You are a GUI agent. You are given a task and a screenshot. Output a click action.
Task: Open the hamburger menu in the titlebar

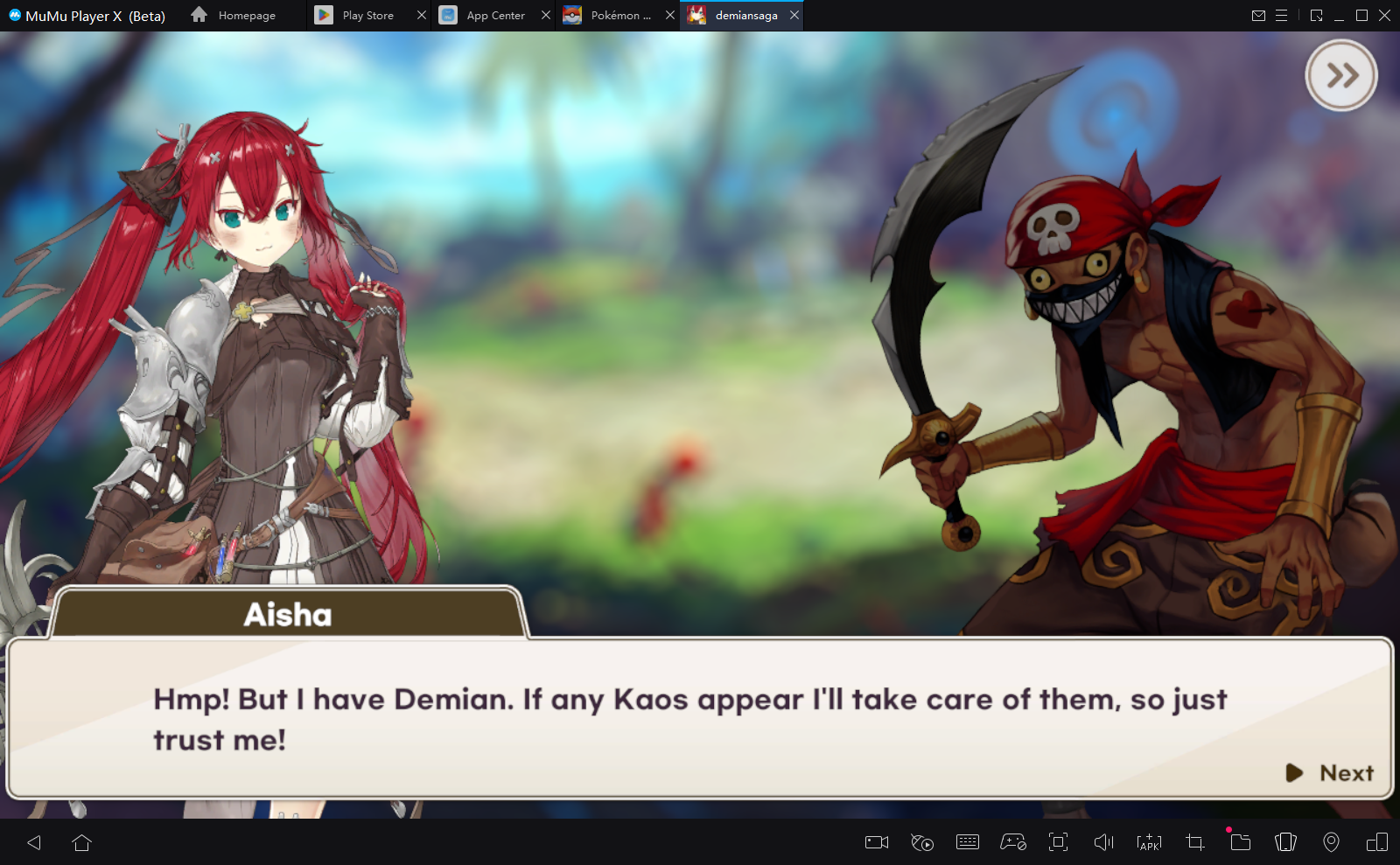tap(1283, 15)
